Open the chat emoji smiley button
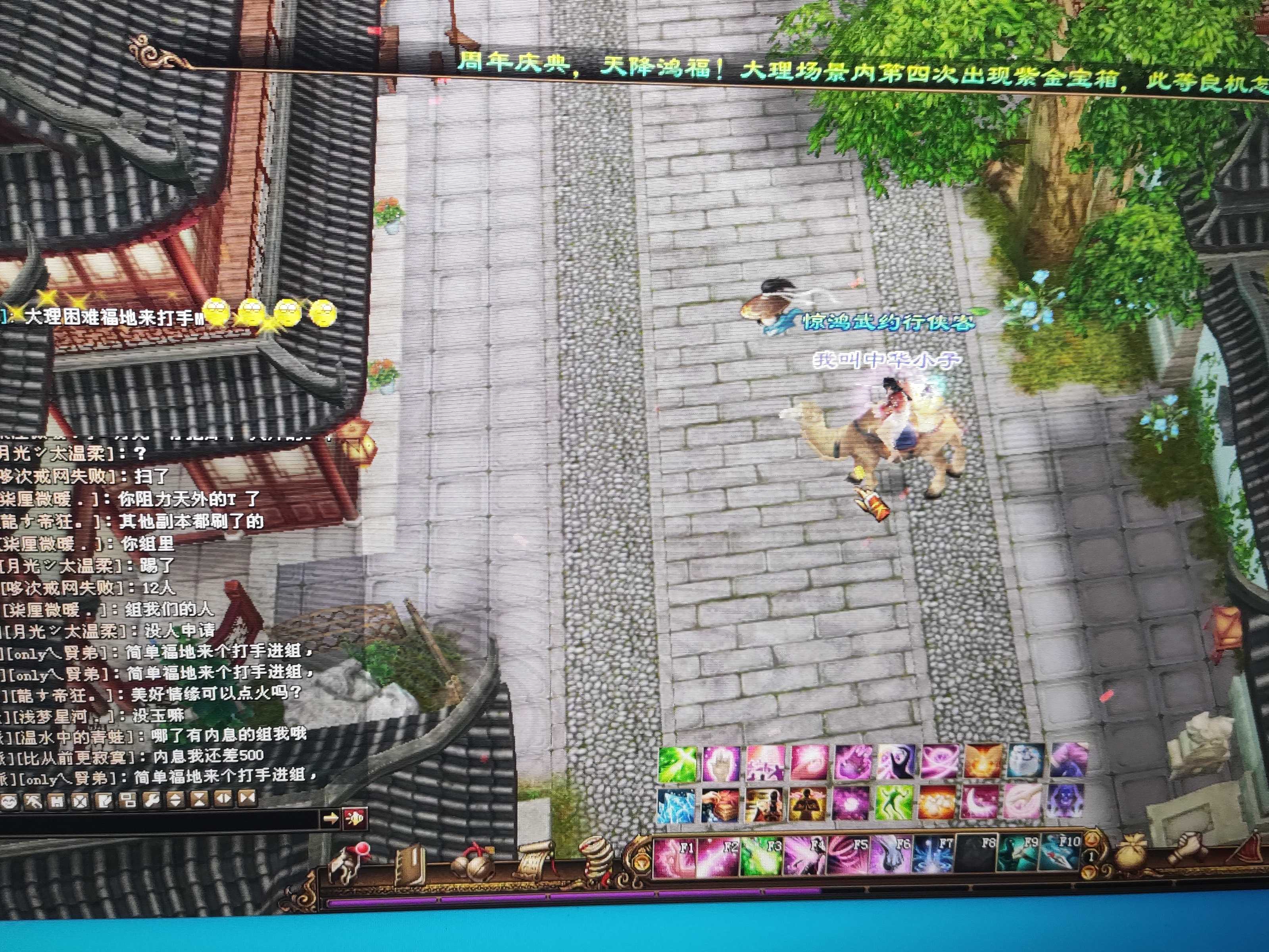 (x=9, y=800)
